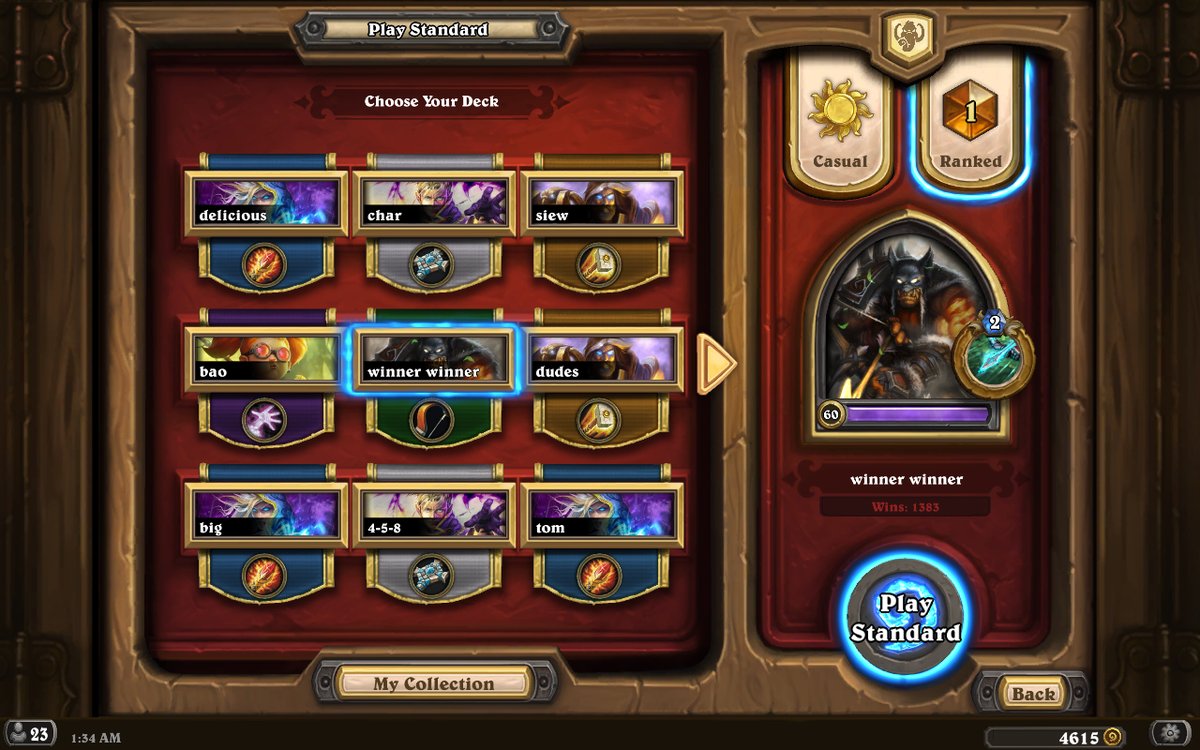Toggle the Standard format emblem at the top
The width and height of the screenshot is (1200, 750).
[x=908, y=36]
